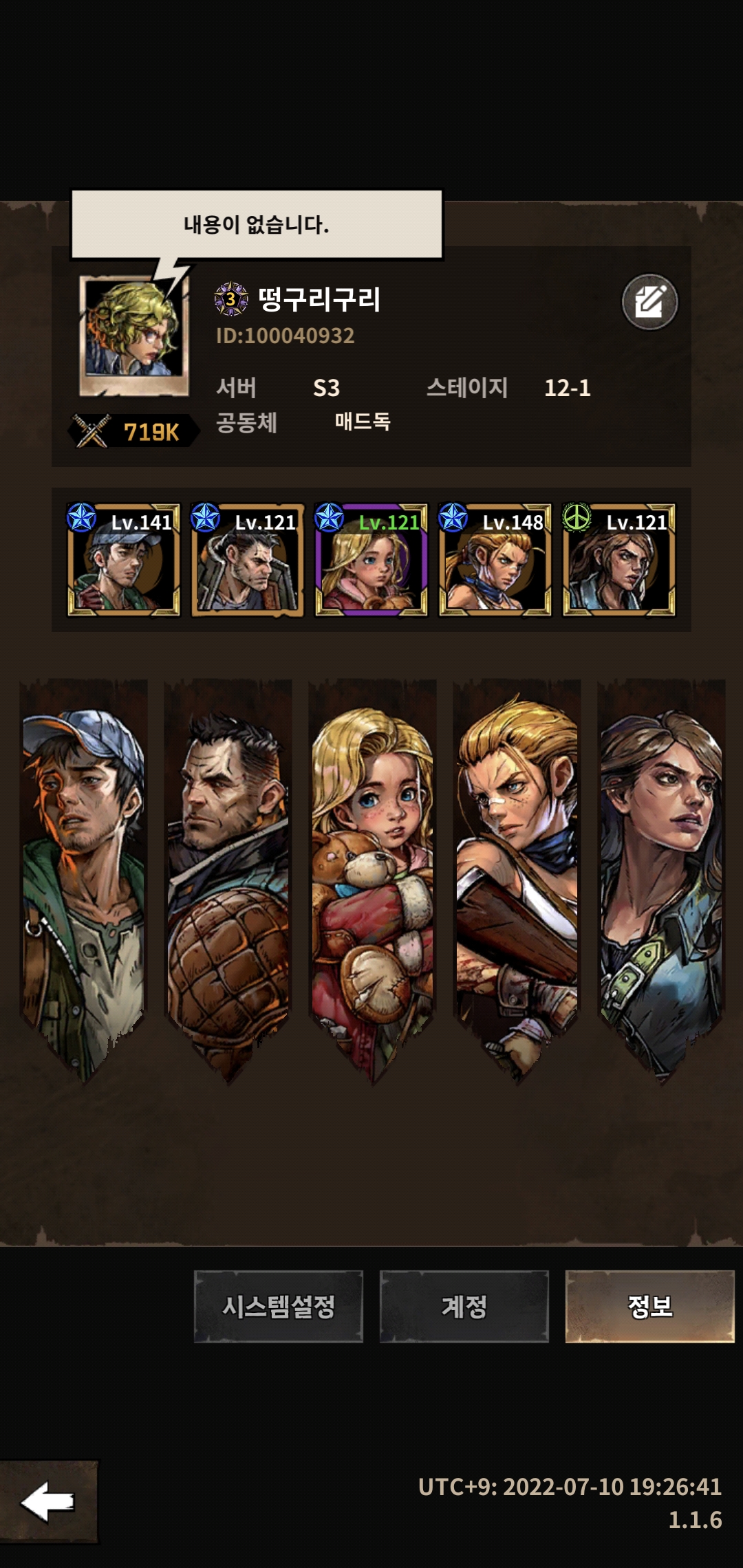This screenshot has width=743, height=1568.
Task: Tap the 내용이 없습니다 speech bubble
Action: tap(257, 225)
